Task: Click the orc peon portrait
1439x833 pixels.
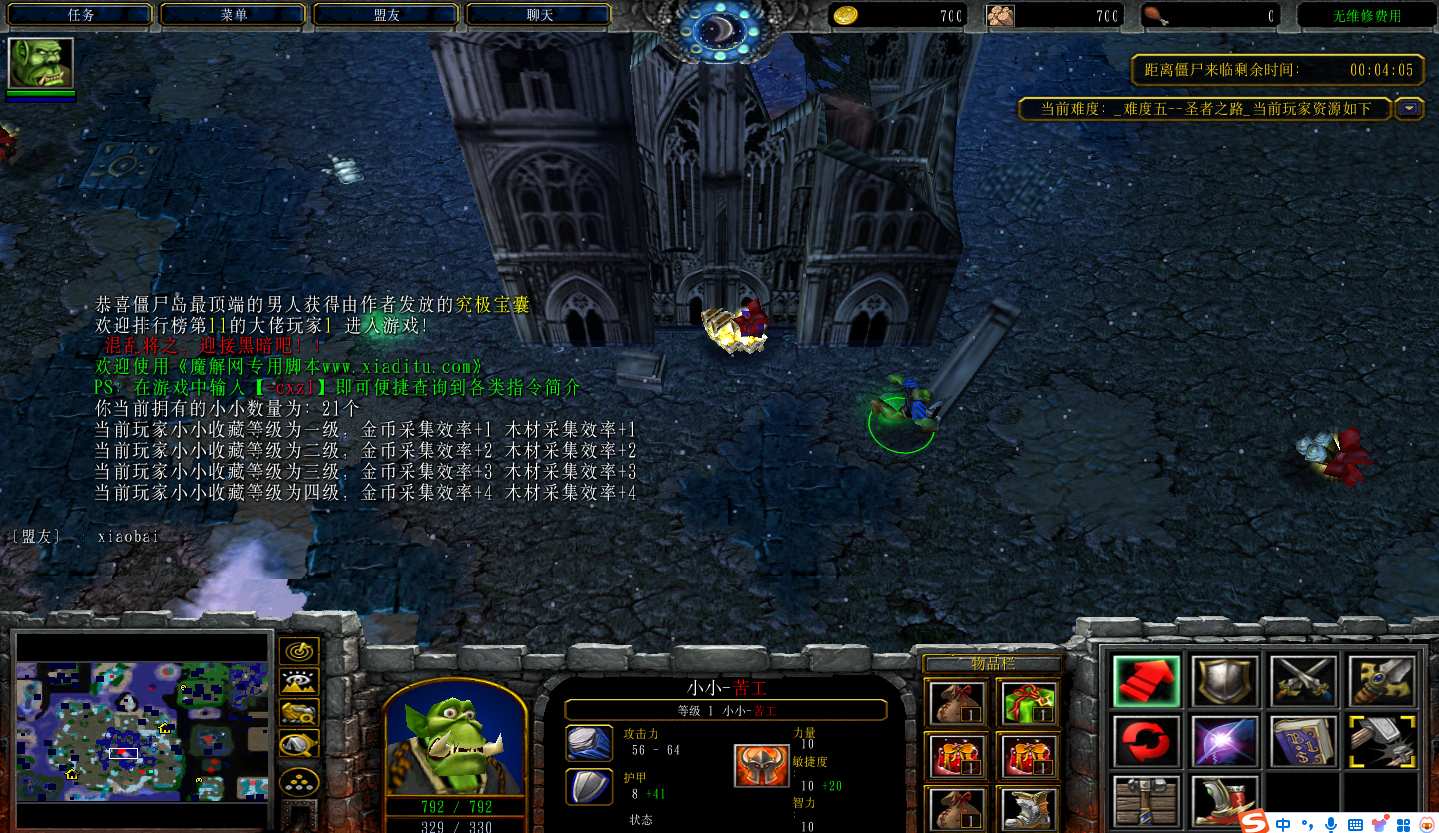Action: pos(455,739)
